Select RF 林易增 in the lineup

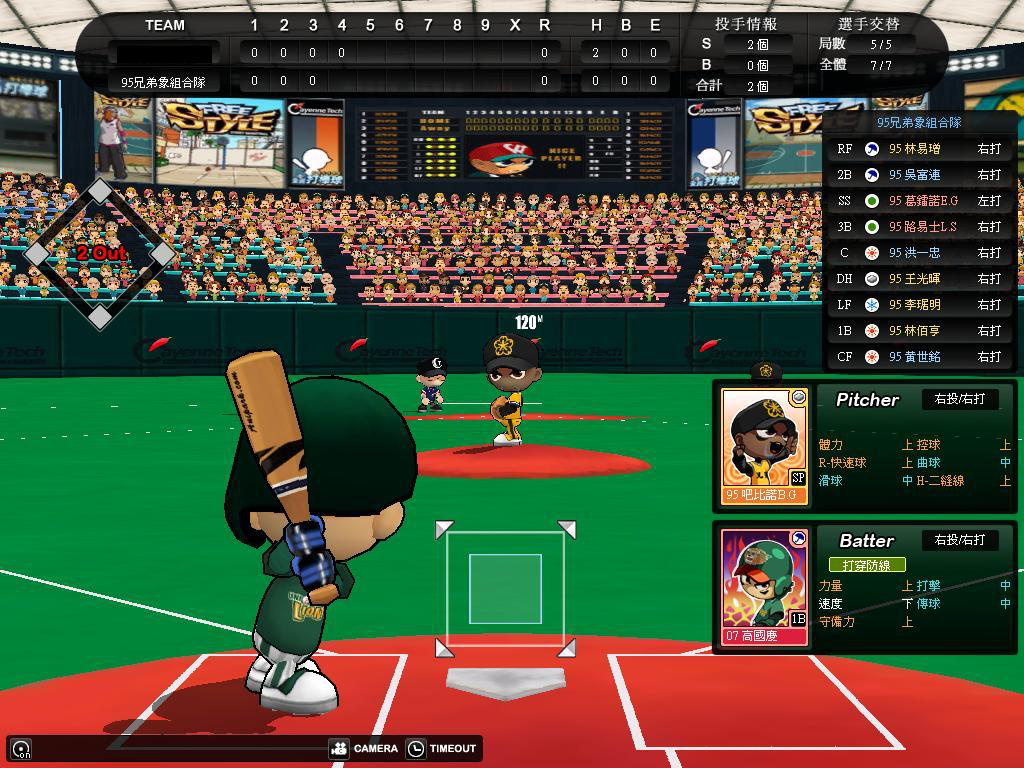click(x=920, y=149)
